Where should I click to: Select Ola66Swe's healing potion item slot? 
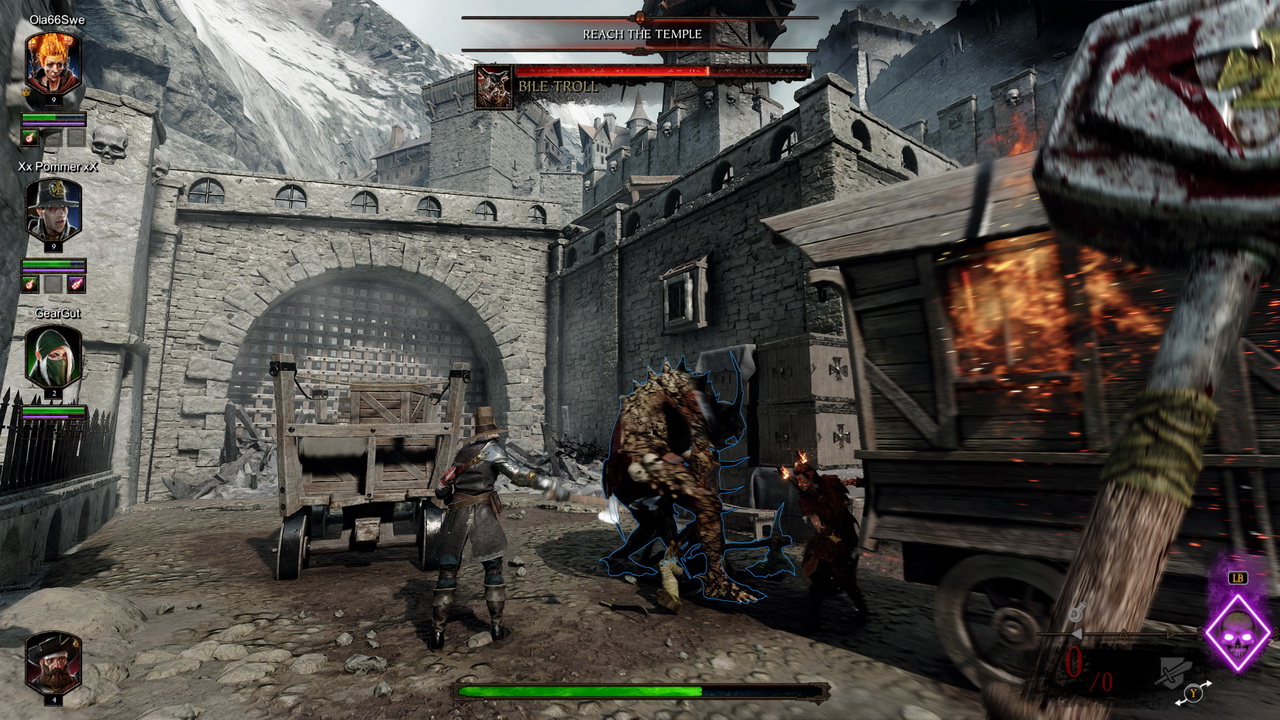point(30,138)
